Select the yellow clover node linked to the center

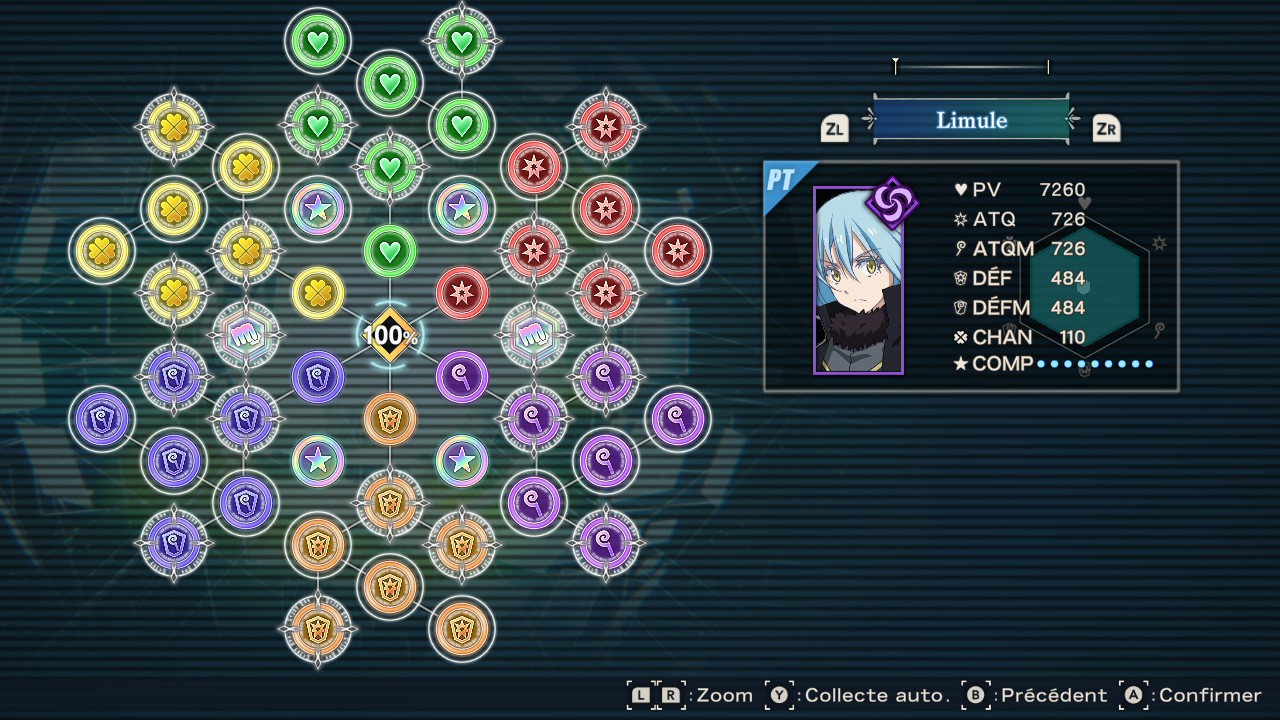318,293
